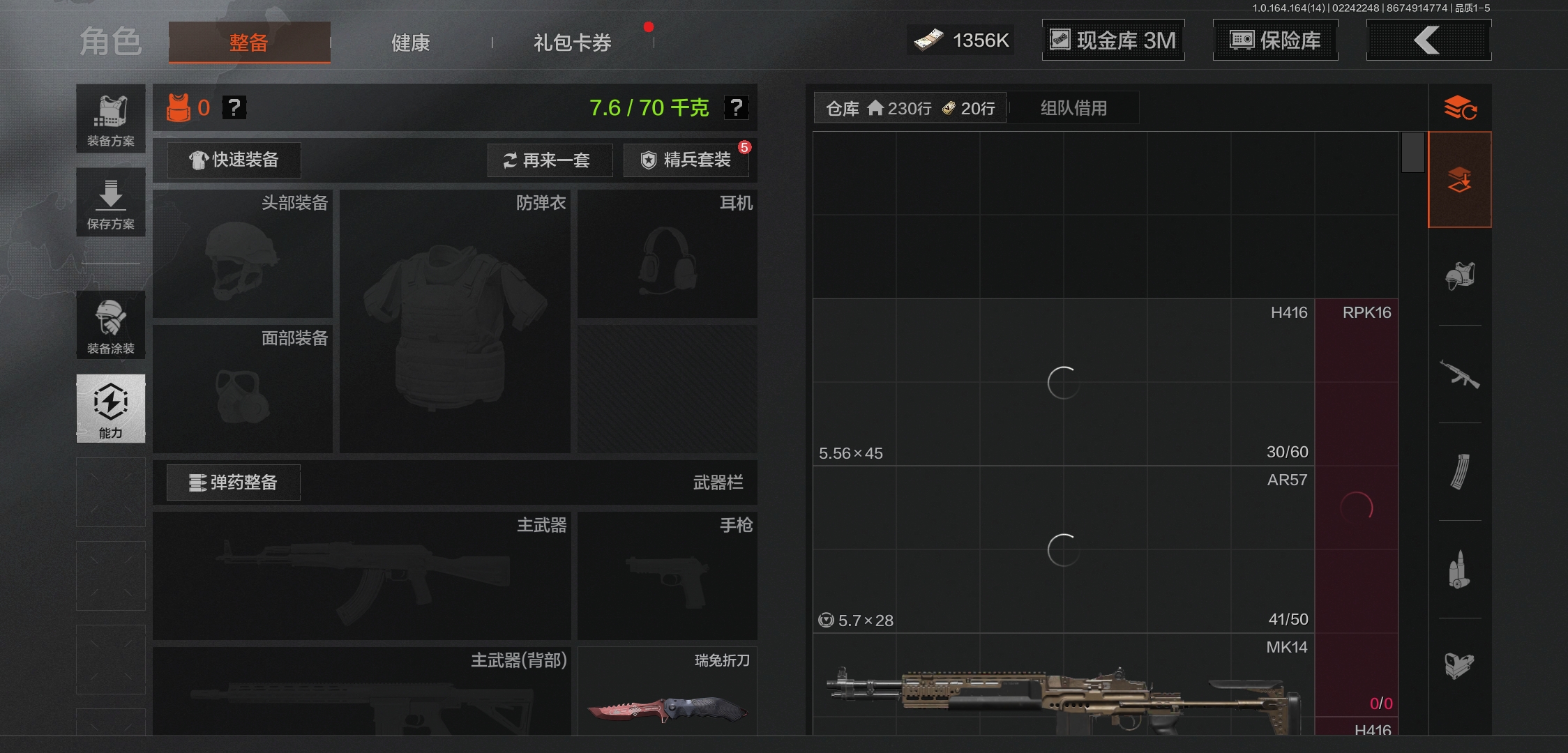Viewport: 1568px width, 753px height.
Task: Open the armor points question mark help
Action: coord(235,107)
